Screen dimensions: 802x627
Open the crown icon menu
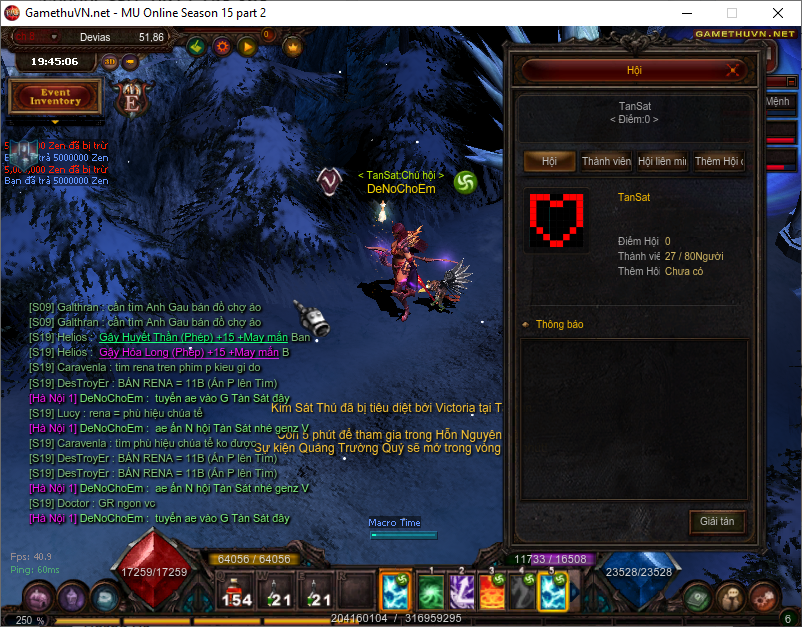(292, 46)
